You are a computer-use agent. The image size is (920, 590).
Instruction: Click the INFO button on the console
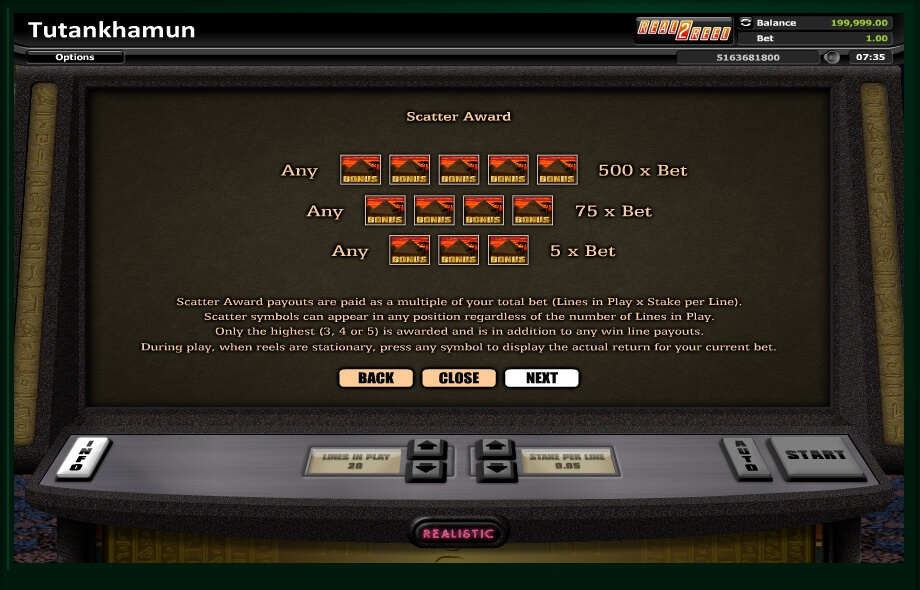(85, 457)
